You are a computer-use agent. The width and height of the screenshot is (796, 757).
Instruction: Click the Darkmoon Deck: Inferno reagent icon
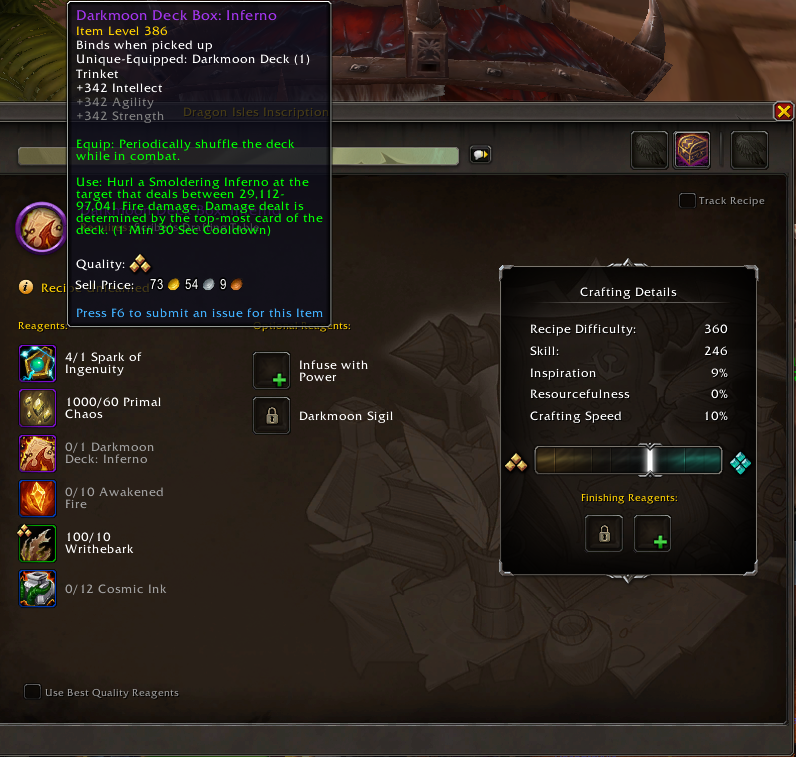38,453
